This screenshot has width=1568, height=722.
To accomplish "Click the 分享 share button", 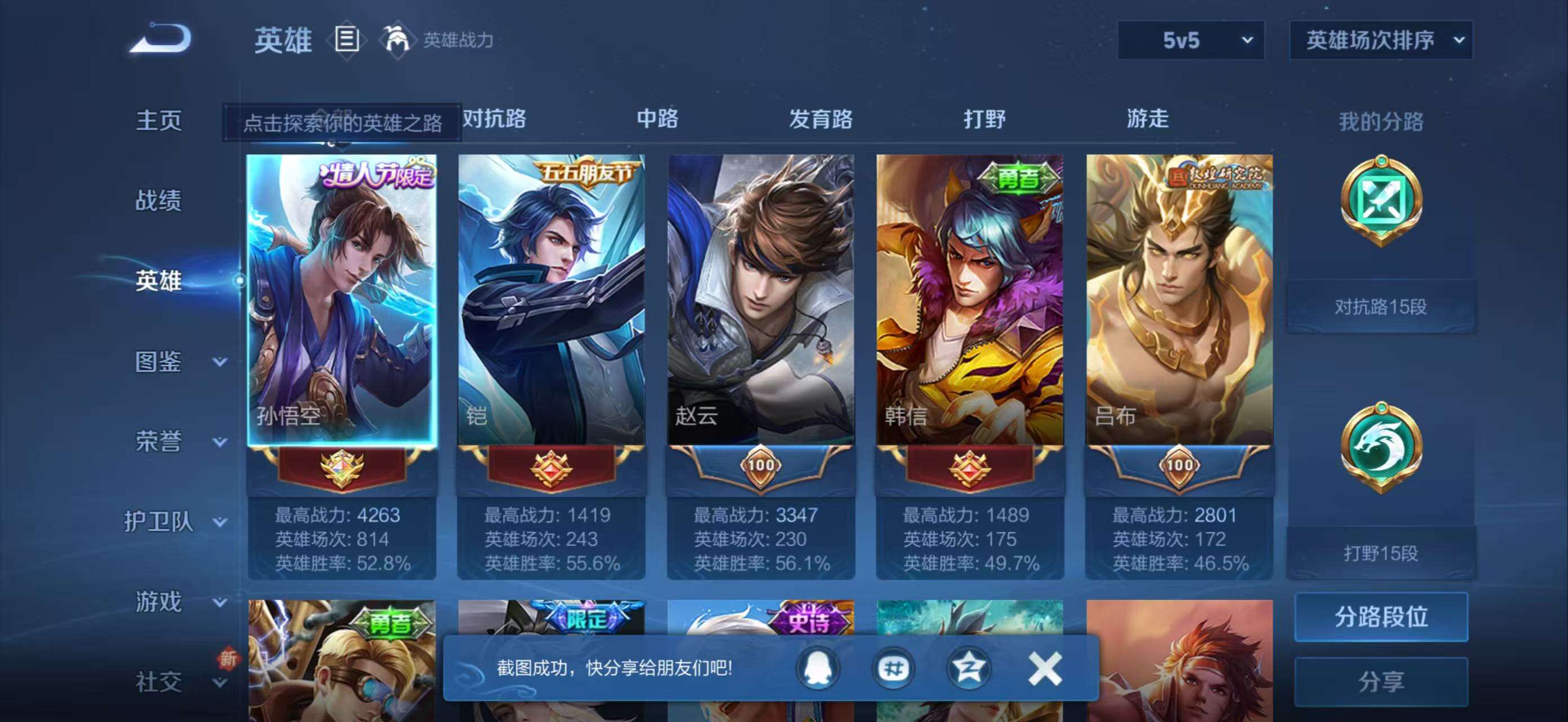I will (1380, 681).
